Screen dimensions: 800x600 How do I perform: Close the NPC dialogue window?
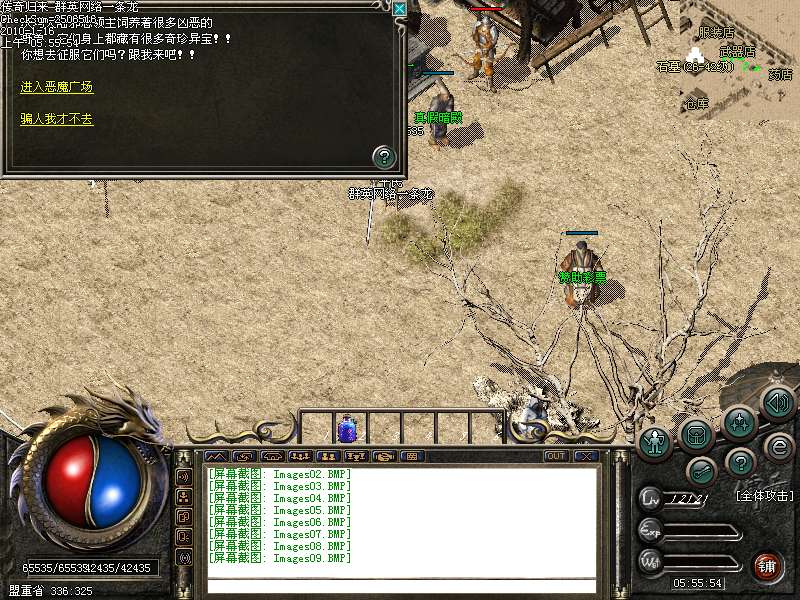(399, 9)
